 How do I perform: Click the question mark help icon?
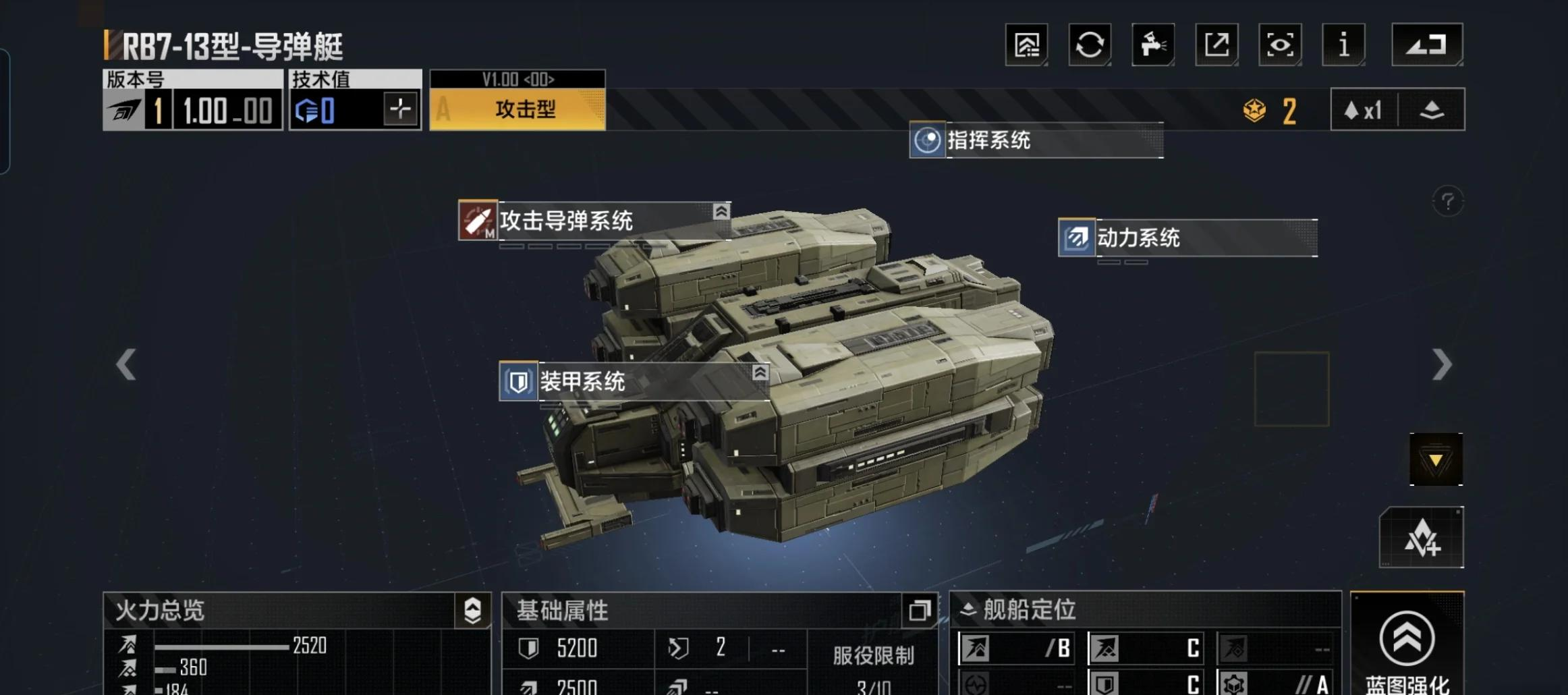(x=1447, y=201)
